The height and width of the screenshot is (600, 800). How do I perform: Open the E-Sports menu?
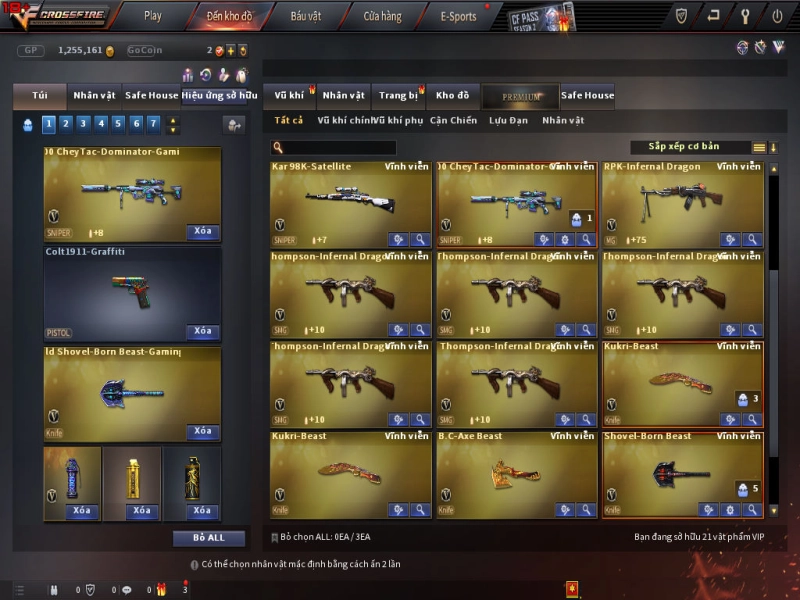pyautogui.click(x=458, y=16)
